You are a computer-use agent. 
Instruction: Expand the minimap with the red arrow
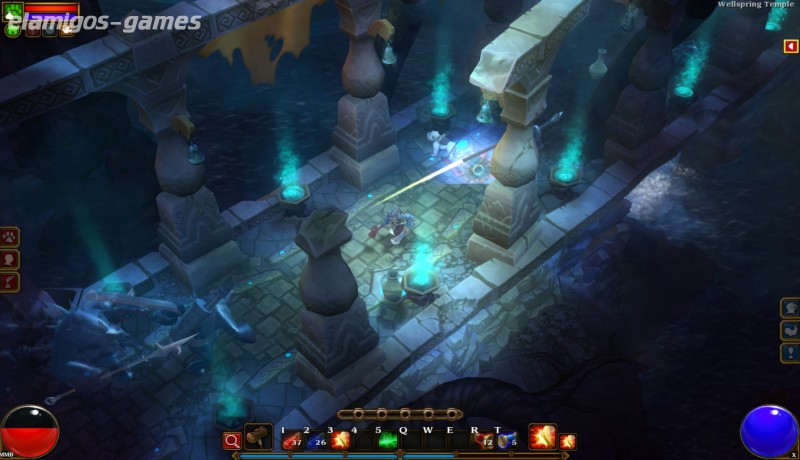click(790, 47)
